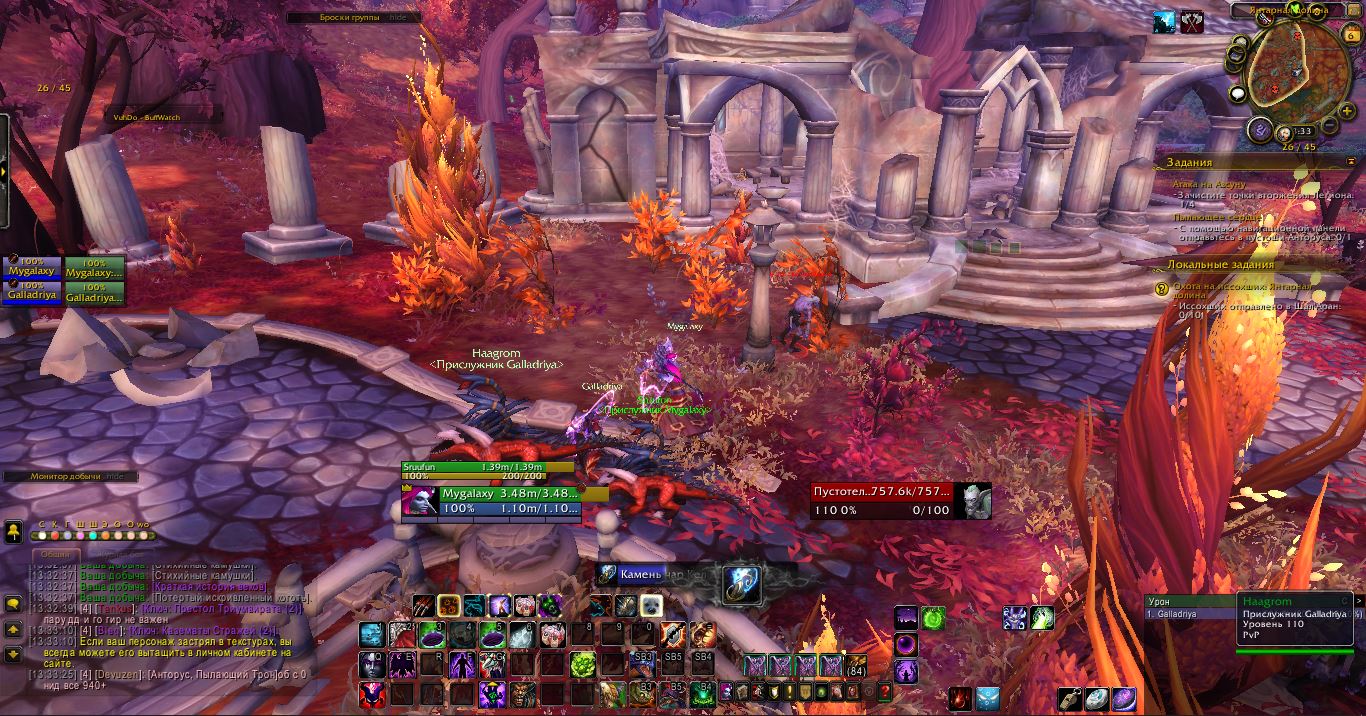The width and height of the screenshot is (1366, 716).
Task: Hide the Броски группы roll frame
Action: tap(398, 17)
